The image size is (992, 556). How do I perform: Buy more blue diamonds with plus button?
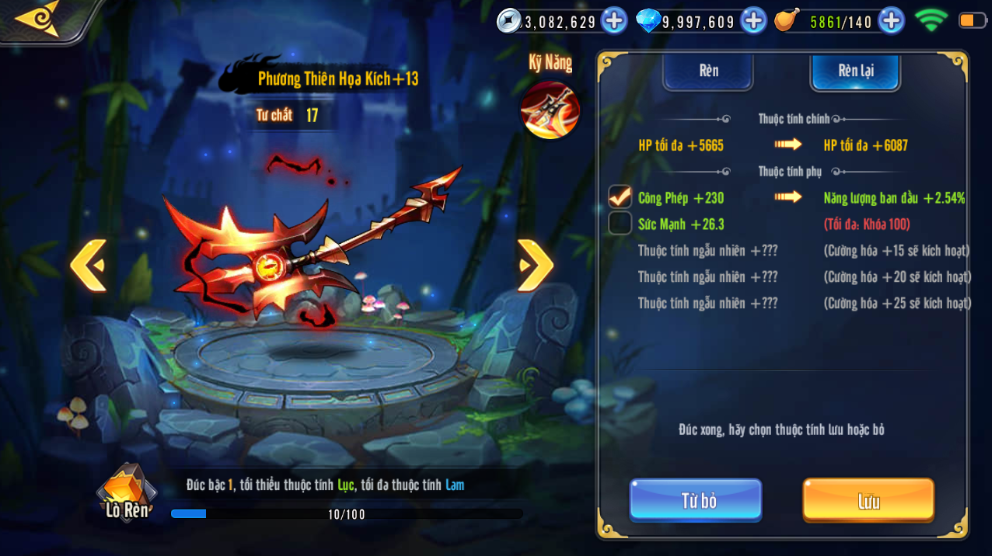click(x=753, y=20)
